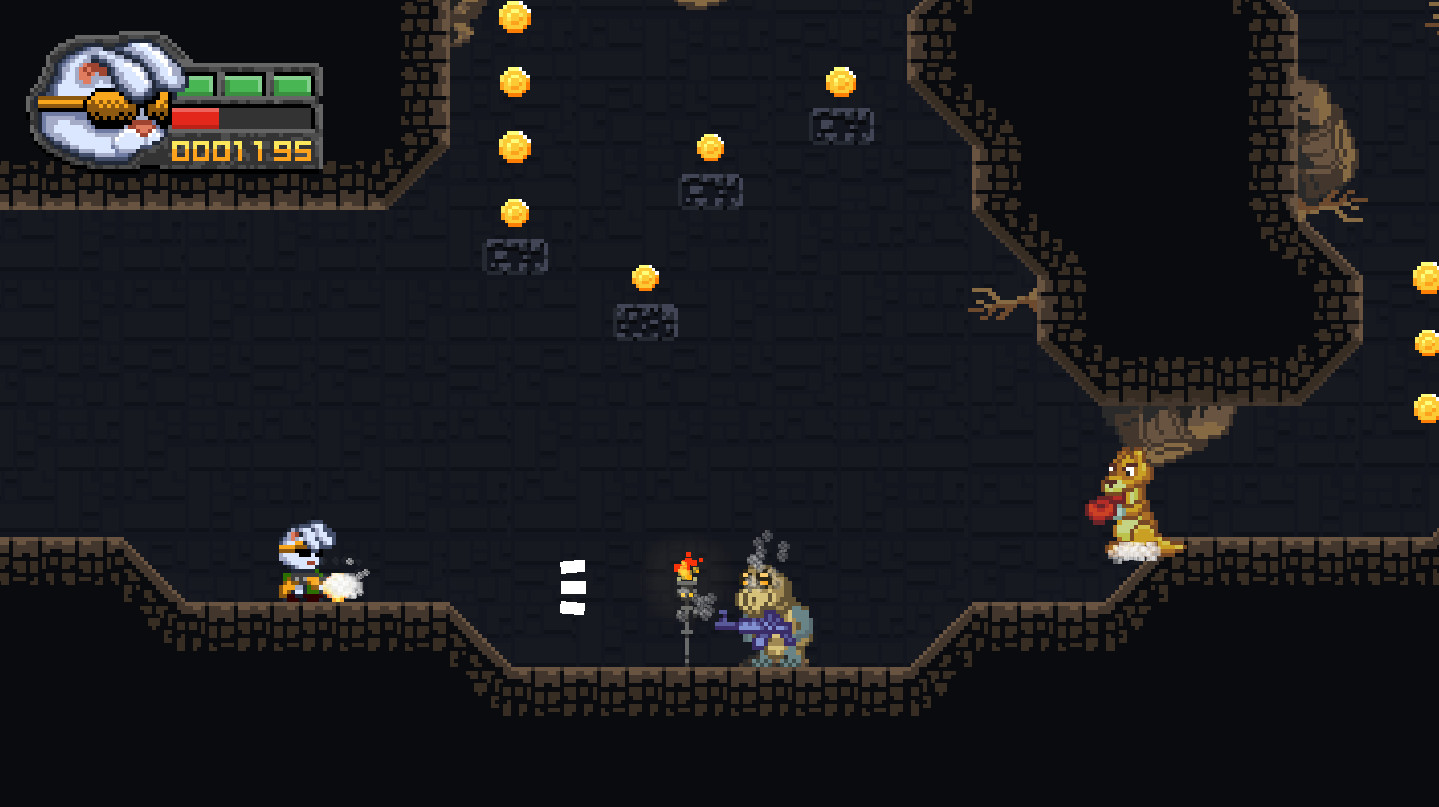Click the white speech dashes near the torch
Screen dimensions: 1439x807
coord(572,590)
